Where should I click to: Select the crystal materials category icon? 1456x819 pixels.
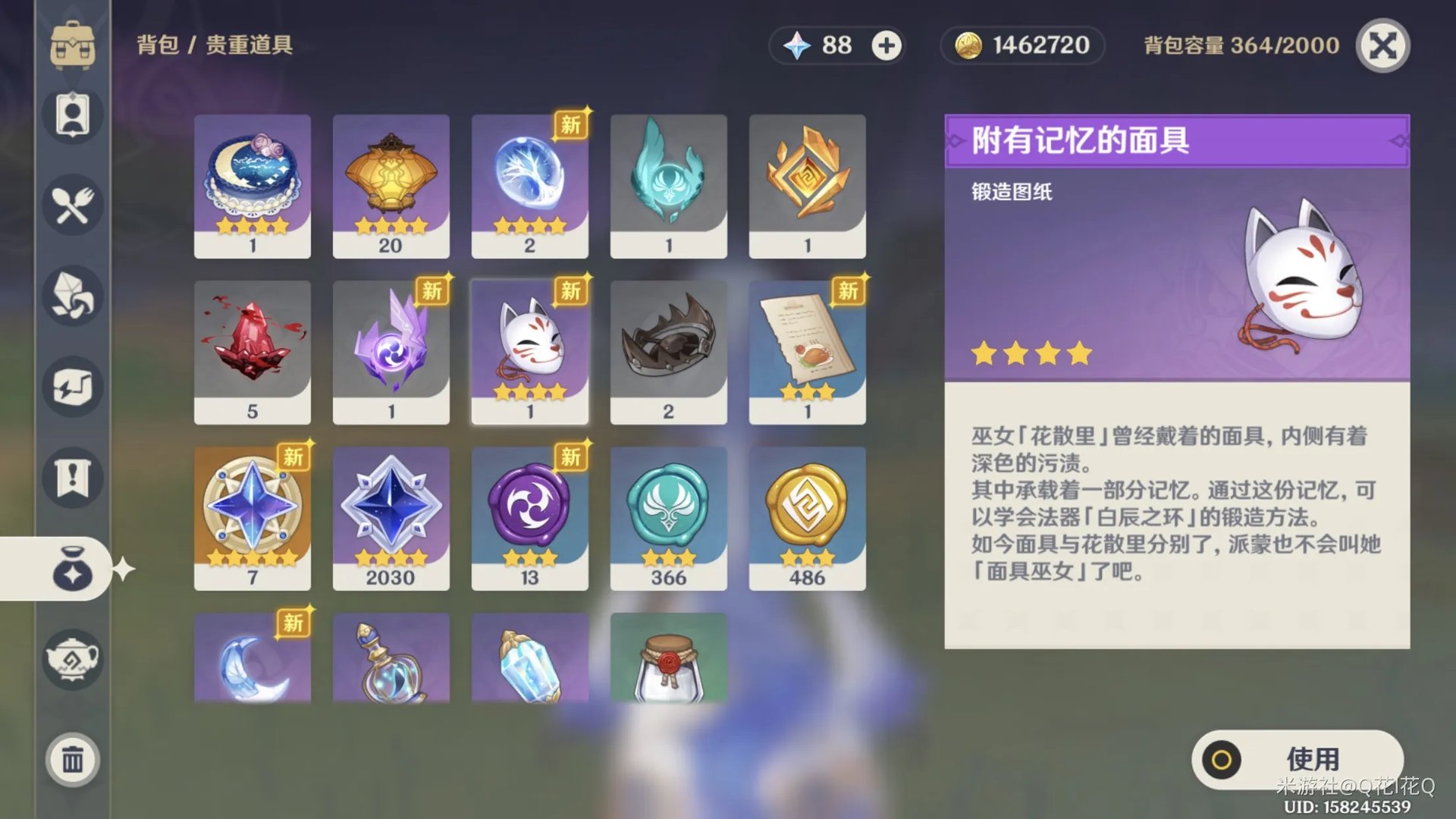(x=72, y=296)
